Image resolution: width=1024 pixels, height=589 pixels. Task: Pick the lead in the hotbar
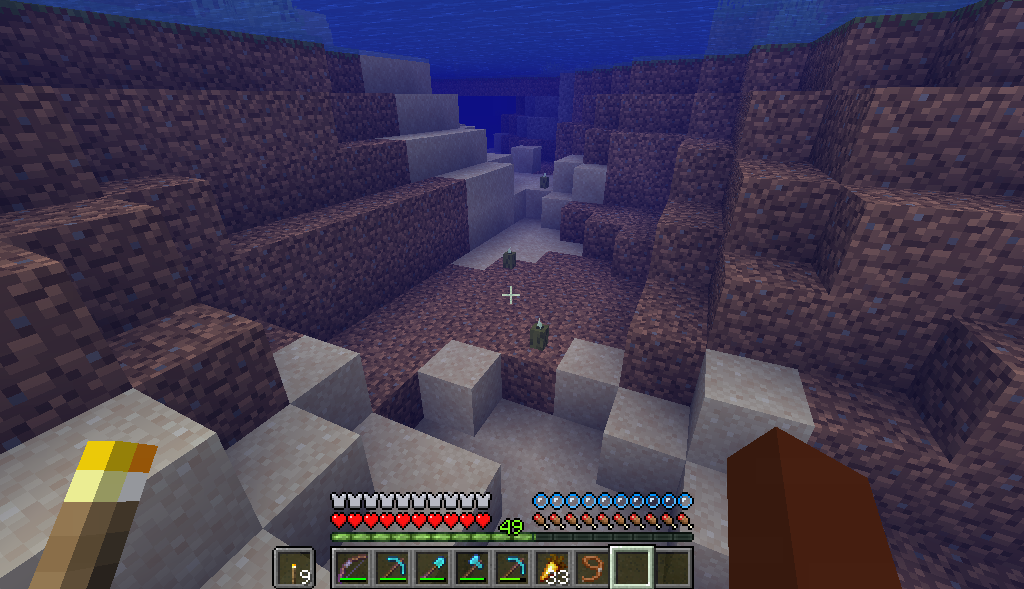point(591,568)
